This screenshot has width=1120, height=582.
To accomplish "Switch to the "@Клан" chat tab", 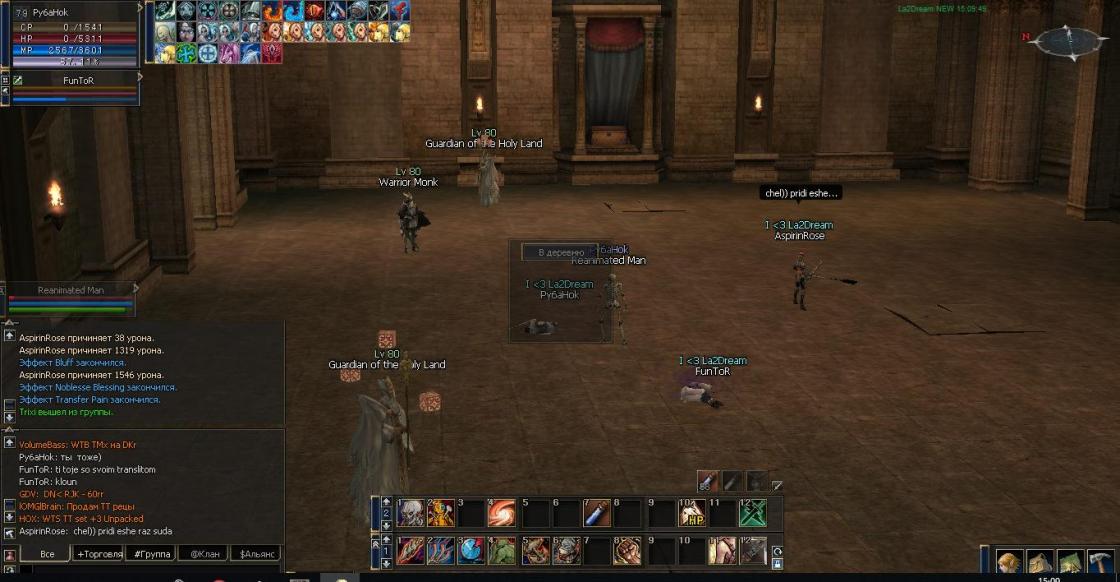I will (204, 553).
